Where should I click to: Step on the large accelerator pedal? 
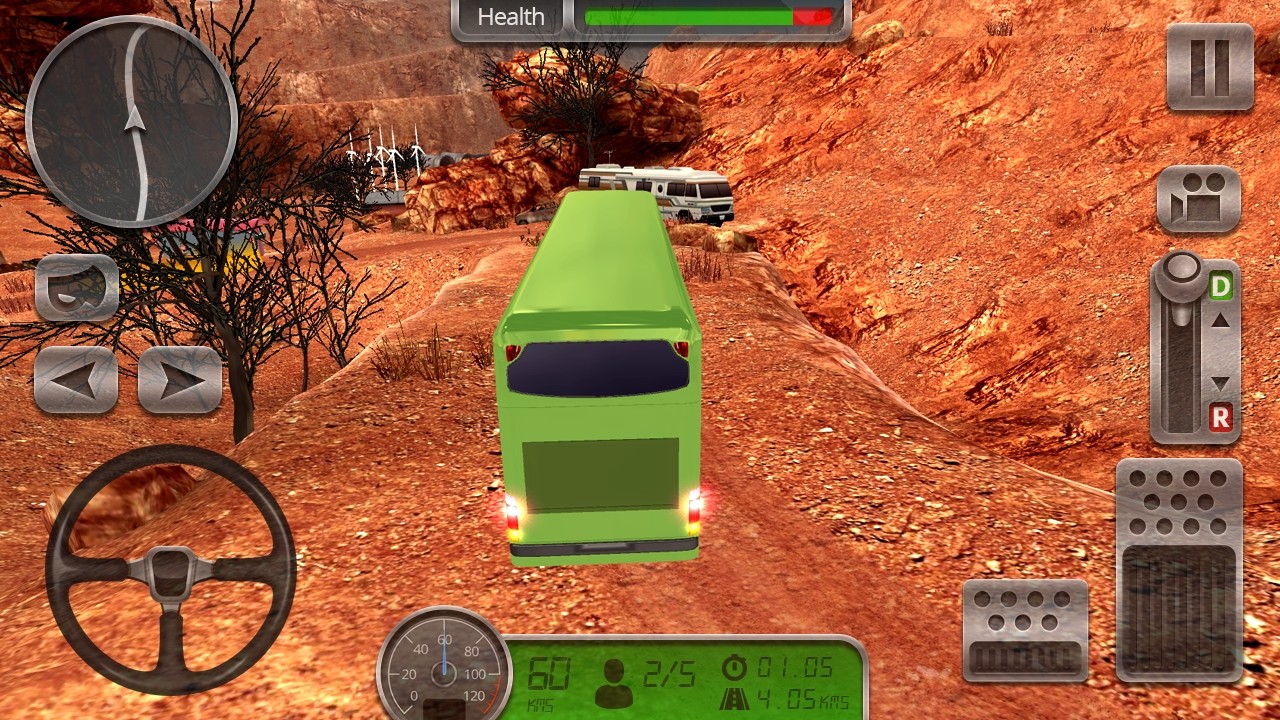click(x=1179, y=570)
